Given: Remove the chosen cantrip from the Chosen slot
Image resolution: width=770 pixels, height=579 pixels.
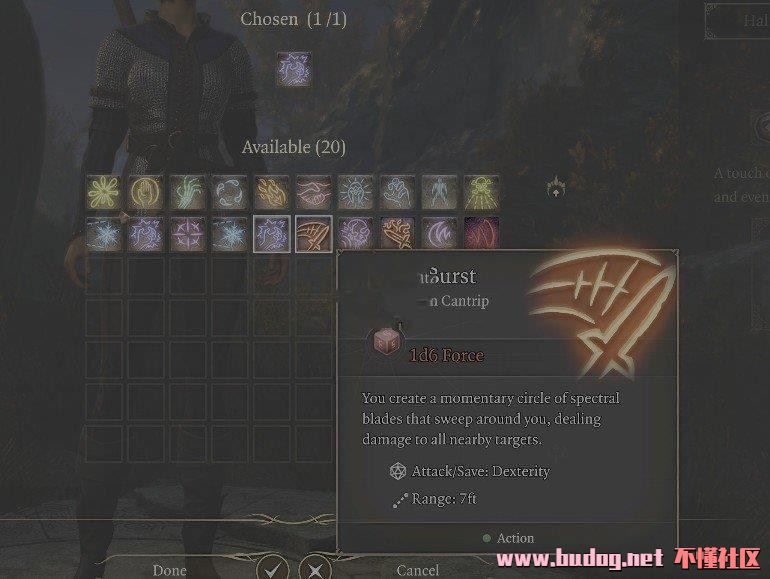Looking at the screenshot, I should tap(294, 70).
